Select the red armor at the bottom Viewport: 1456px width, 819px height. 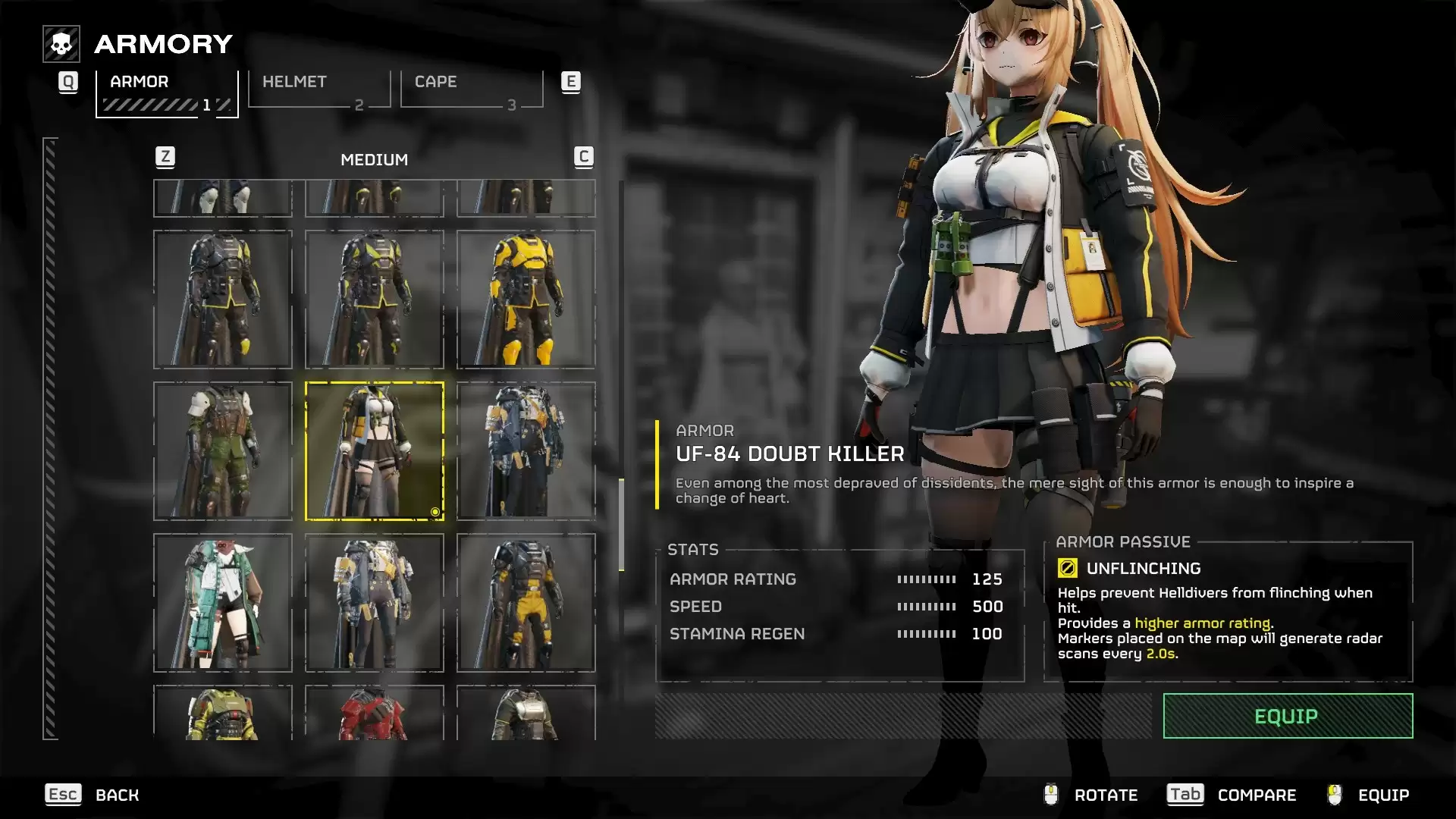click(x=374, y=714)
